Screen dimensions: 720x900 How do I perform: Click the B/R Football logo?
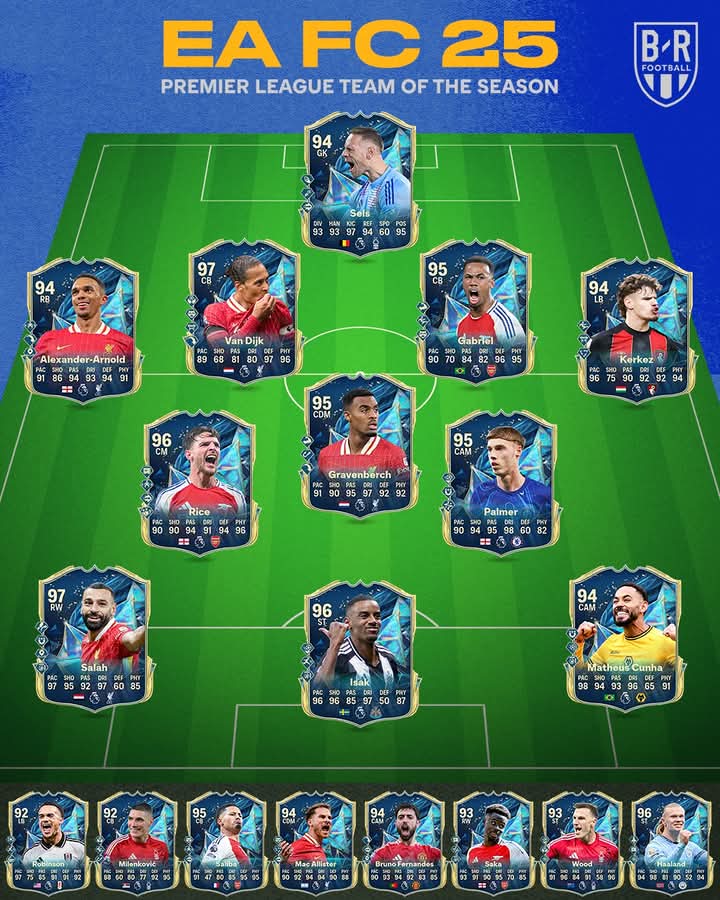coord(665,65)
